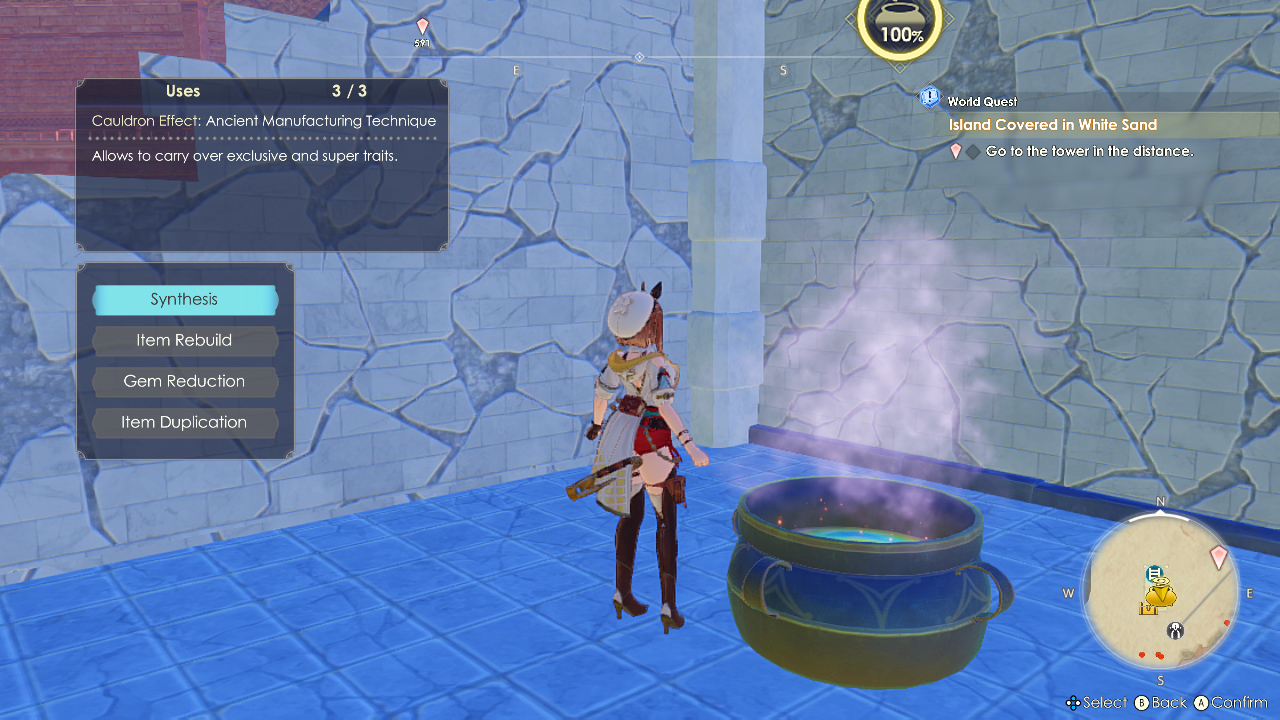Open Gem Reduction from the menu
Viewport: 1280px width, 720px height.
pos(184,381)
